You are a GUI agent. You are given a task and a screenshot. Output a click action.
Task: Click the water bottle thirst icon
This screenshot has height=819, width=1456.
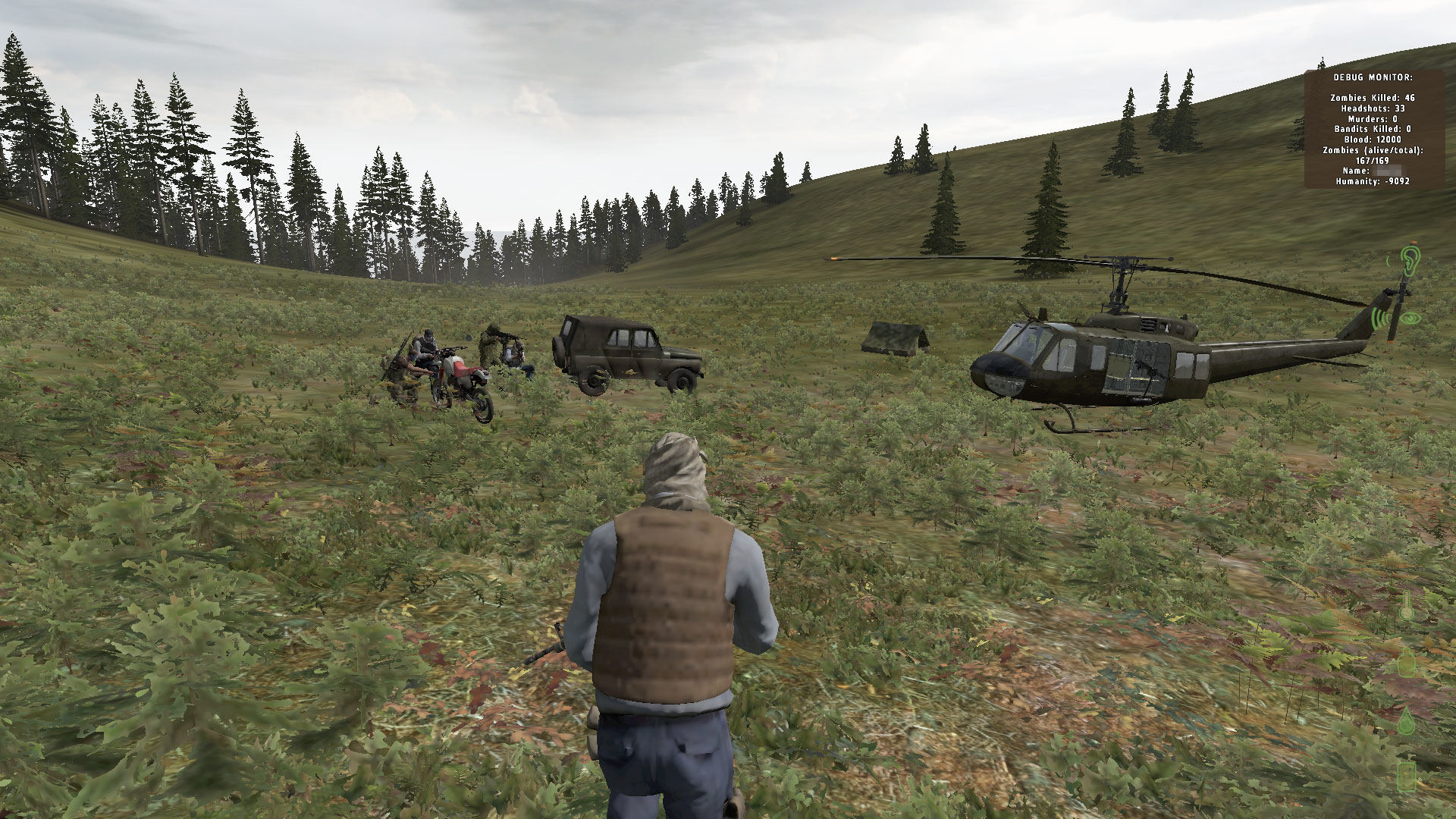[1407, 661]
